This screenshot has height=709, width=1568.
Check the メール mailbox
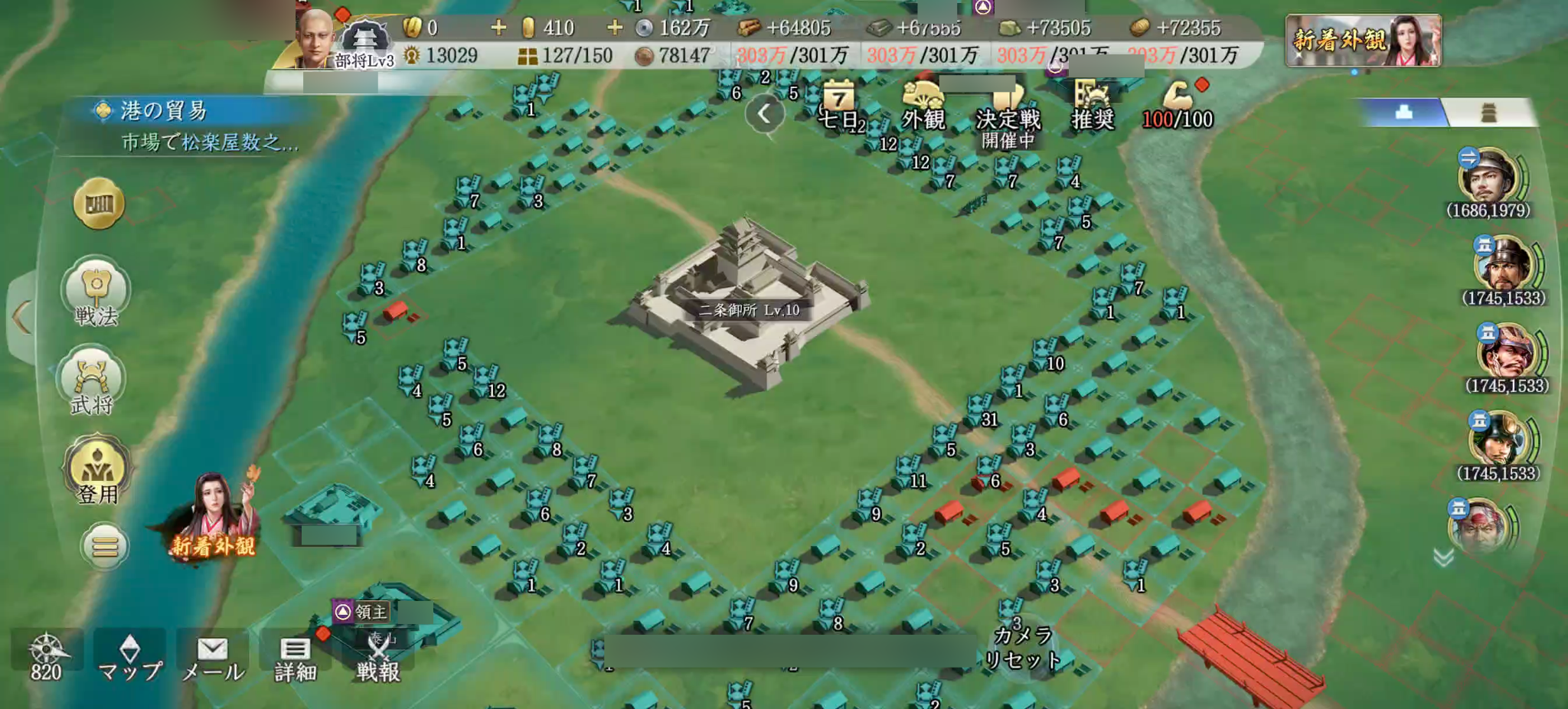tap(213, 658)
